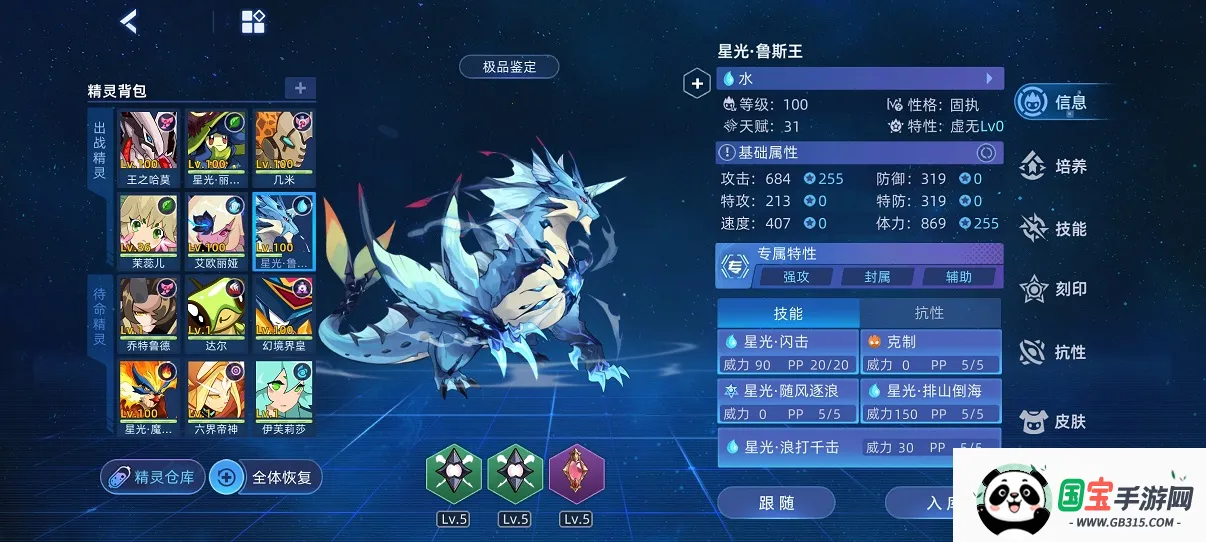Open the 培养 training side menu
The width and height of the screenshot is (1206, 542).
coord(1056,166)
